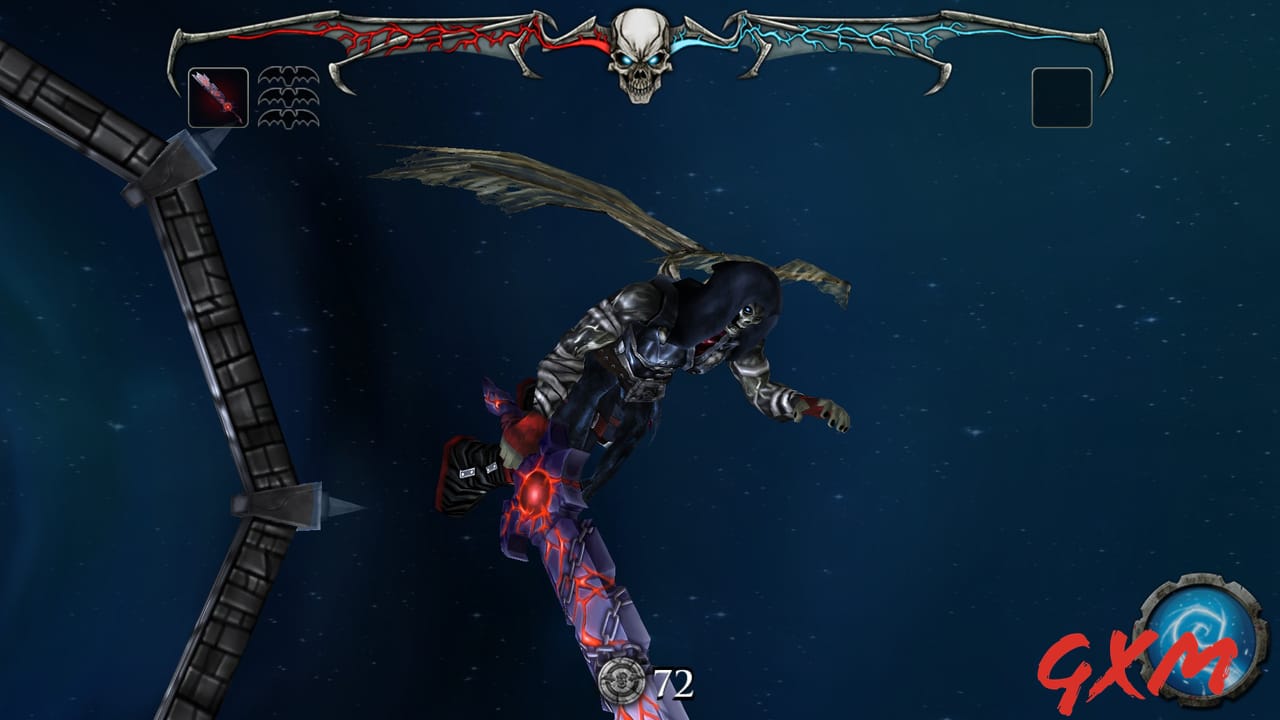Click the topmost bat projectile icon
The image size is (1280, 720).
(x=287, y=76)
